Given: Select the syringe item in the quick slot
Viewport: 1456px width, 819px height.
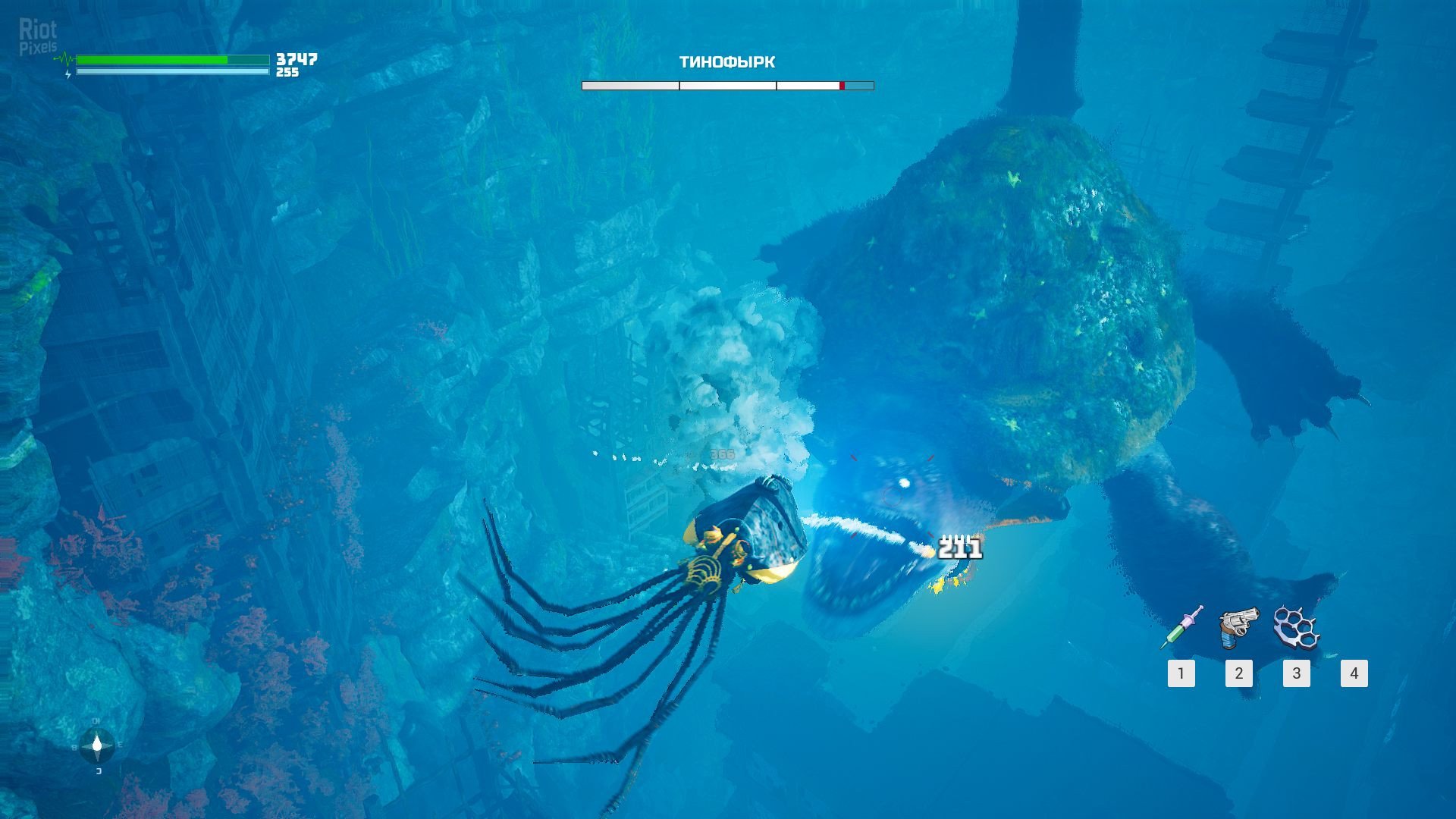Looking at the screenshot, I should point(1181,628).
